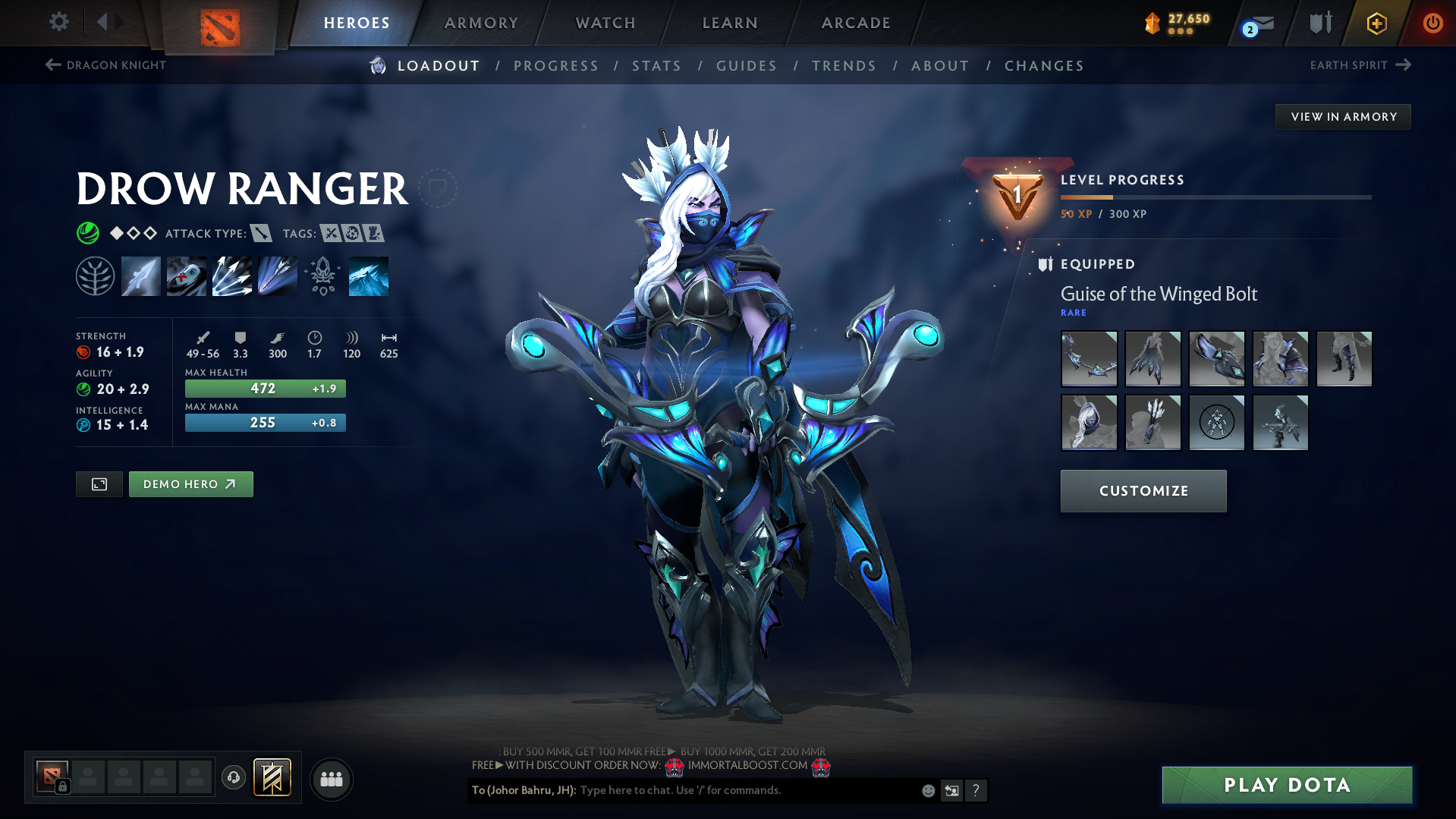1456x819 pixels.
Task: Select the Frost Arrows ability icon
Action: [141, 276]
